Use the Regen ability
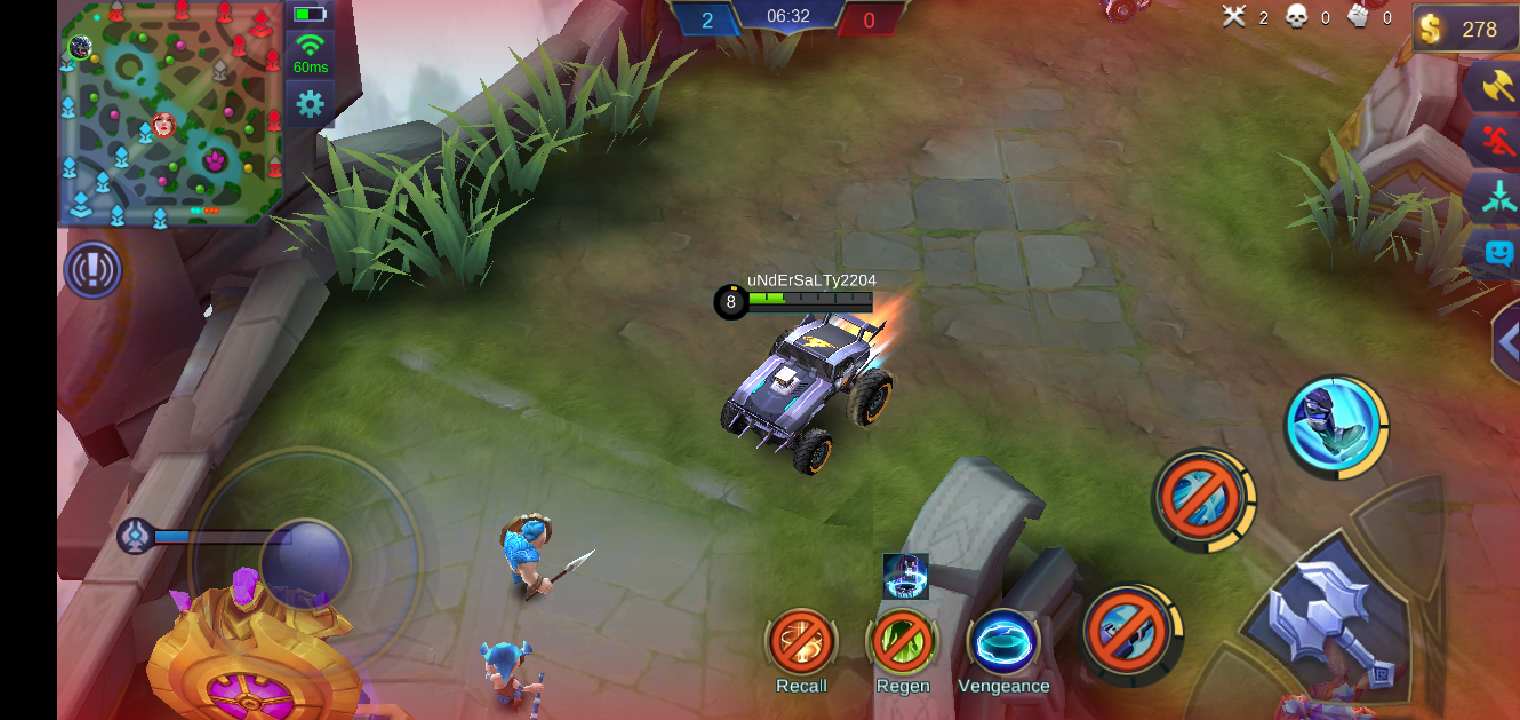The image size is (1520, 720). tap(902, 642)
